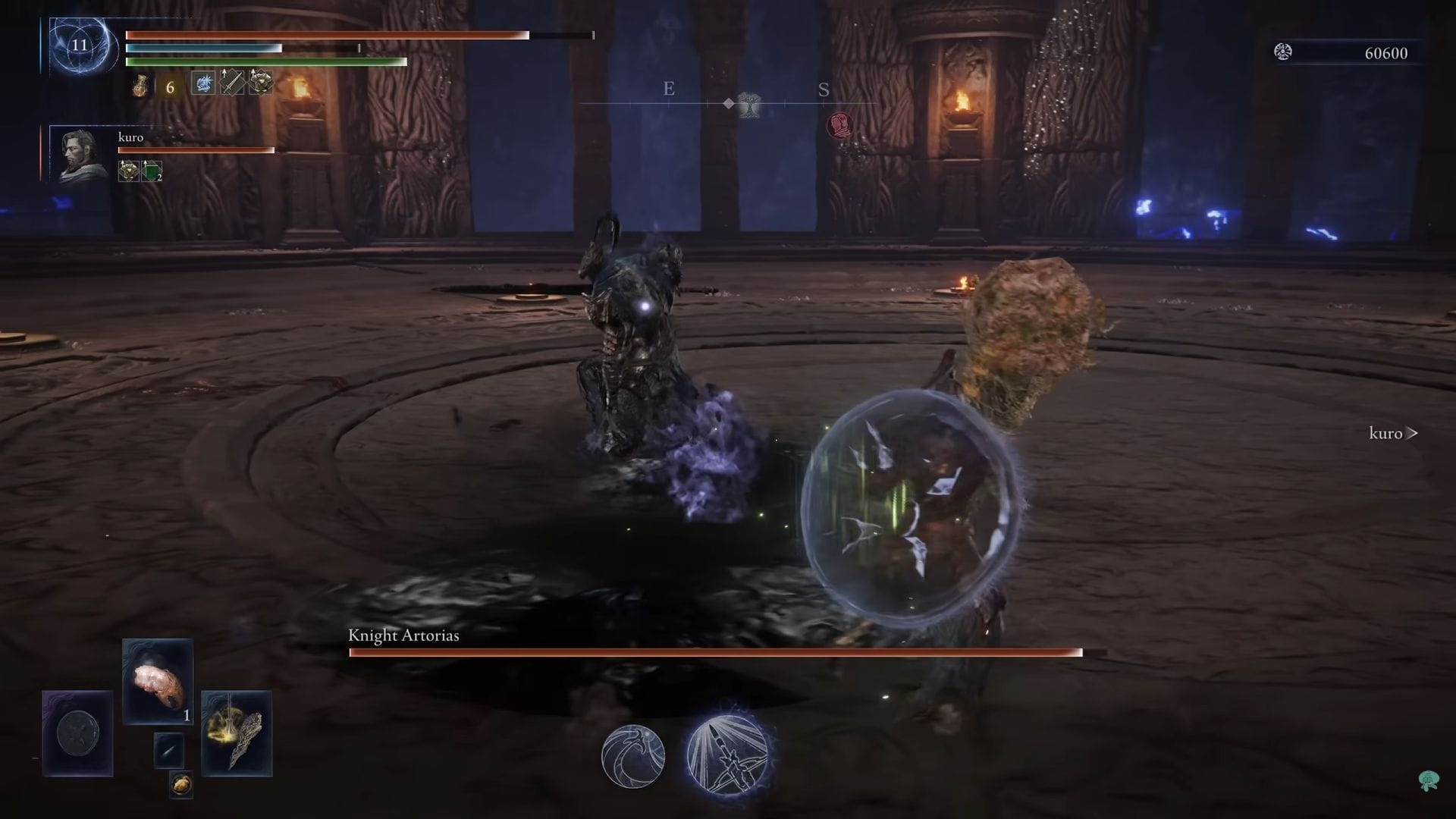Image resolution: width=1456 pixels, height=819 pixels.
Task: Click the green shield buff under kuro's portrait
Action: point(150,171)
